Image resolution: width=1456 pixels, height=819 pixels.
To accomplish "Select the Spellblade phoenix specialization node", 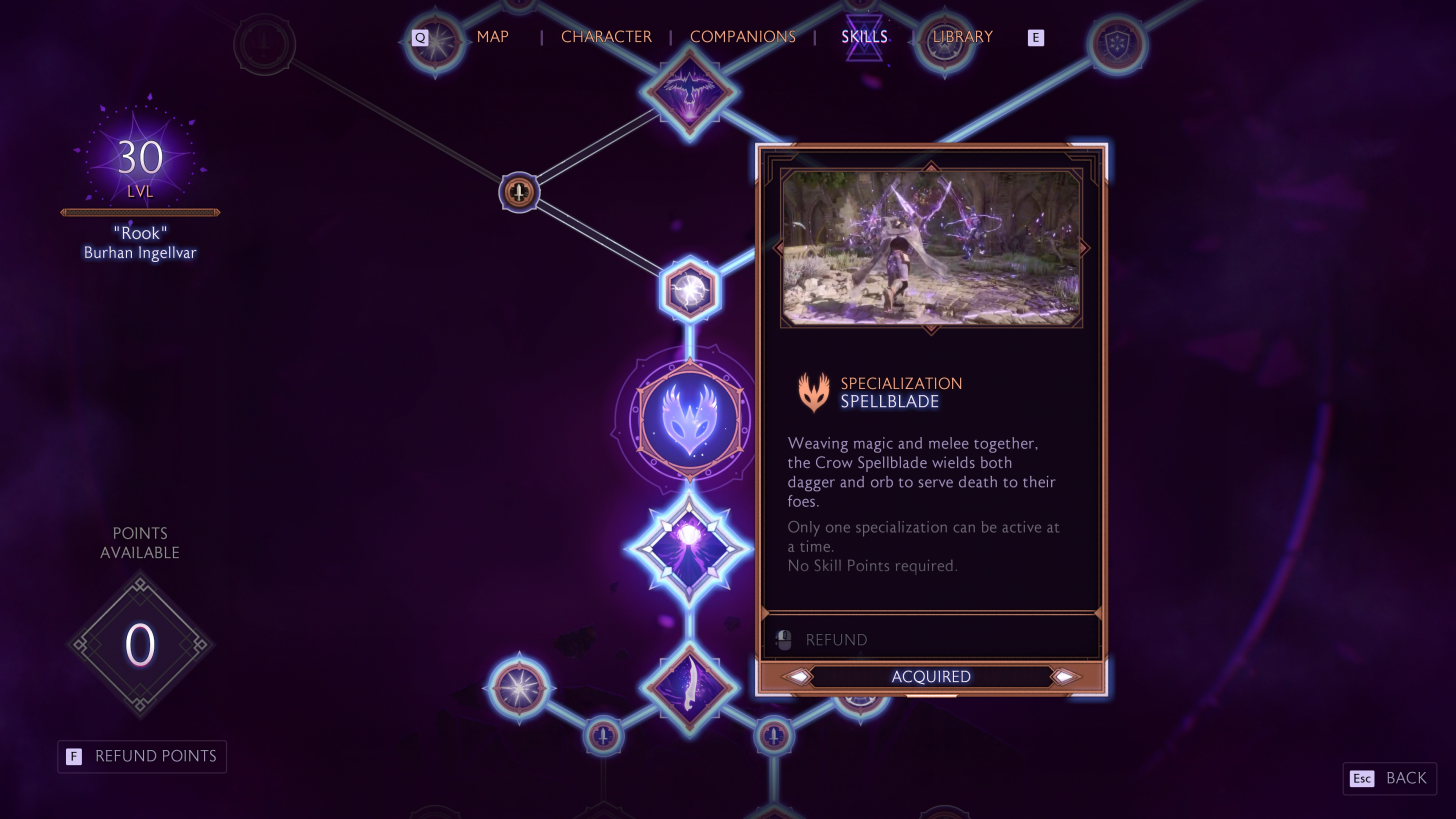I will click(x=688, y=418).
